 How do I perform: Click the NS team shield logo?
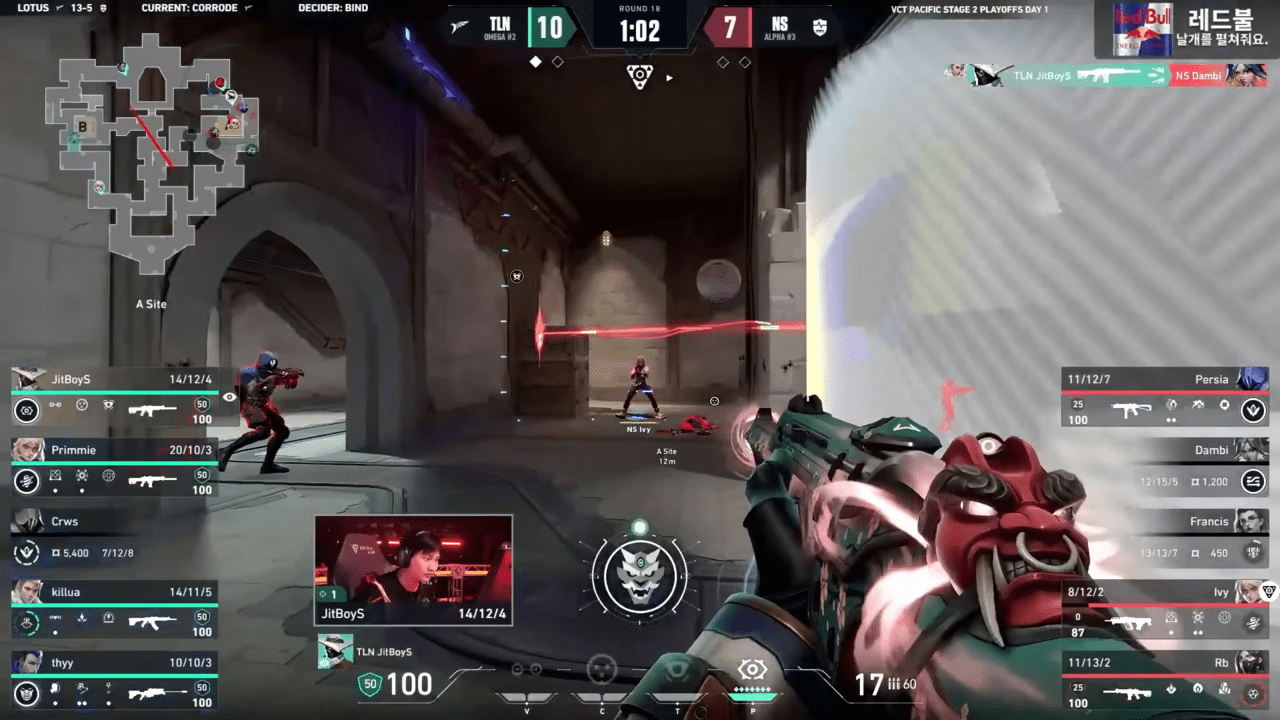tap(820, 27)
